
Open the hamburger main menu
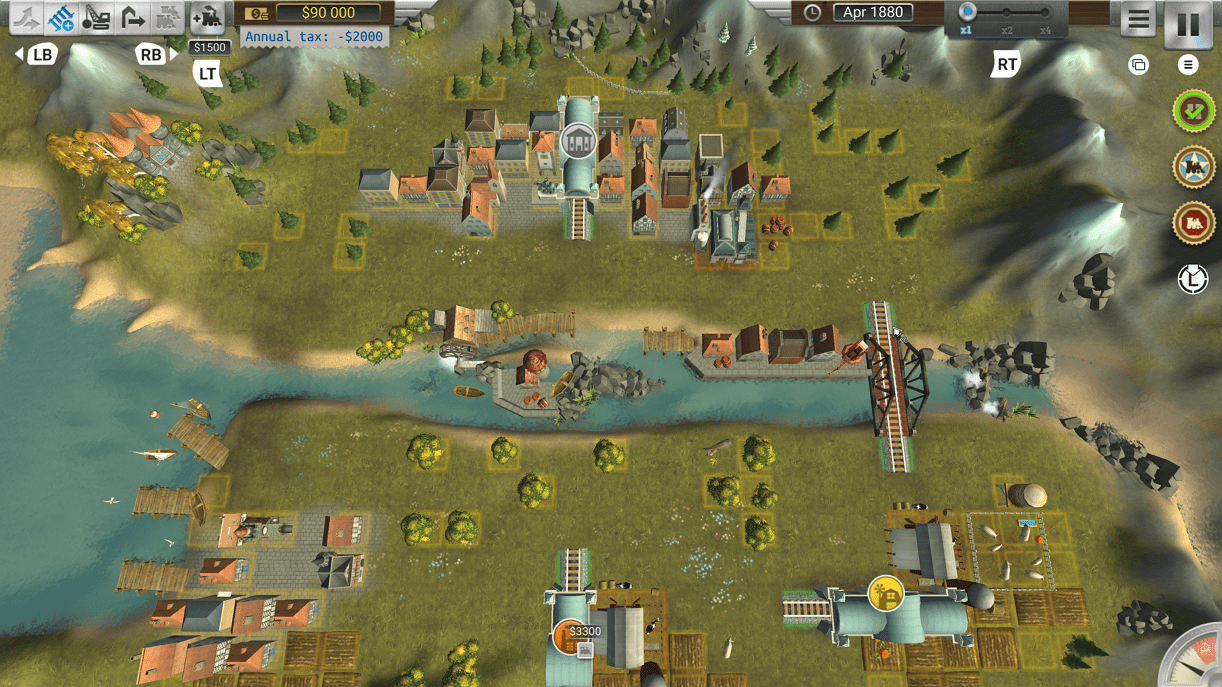tap(1137, 20)
